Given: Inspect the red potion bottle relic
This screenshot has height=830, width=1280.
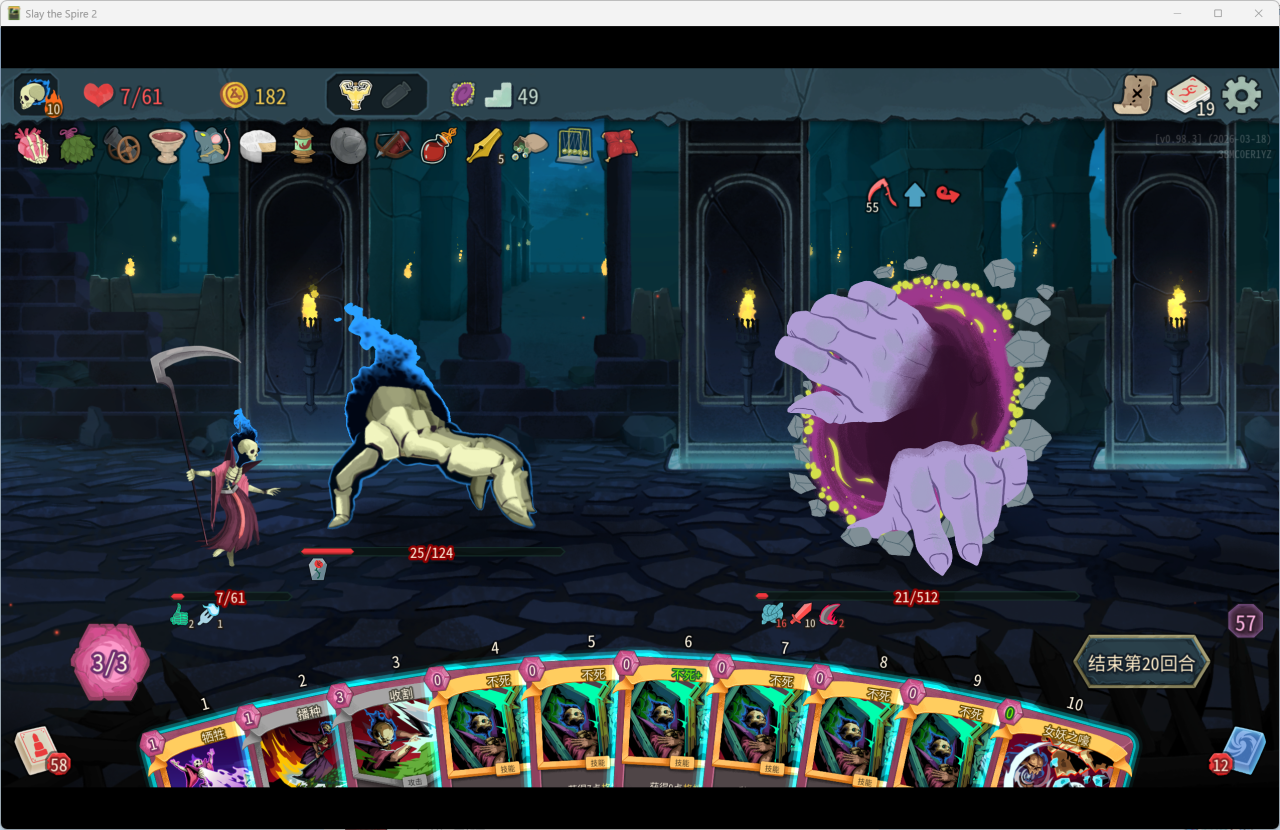Looking at the screenshot, I should (438, 146).
